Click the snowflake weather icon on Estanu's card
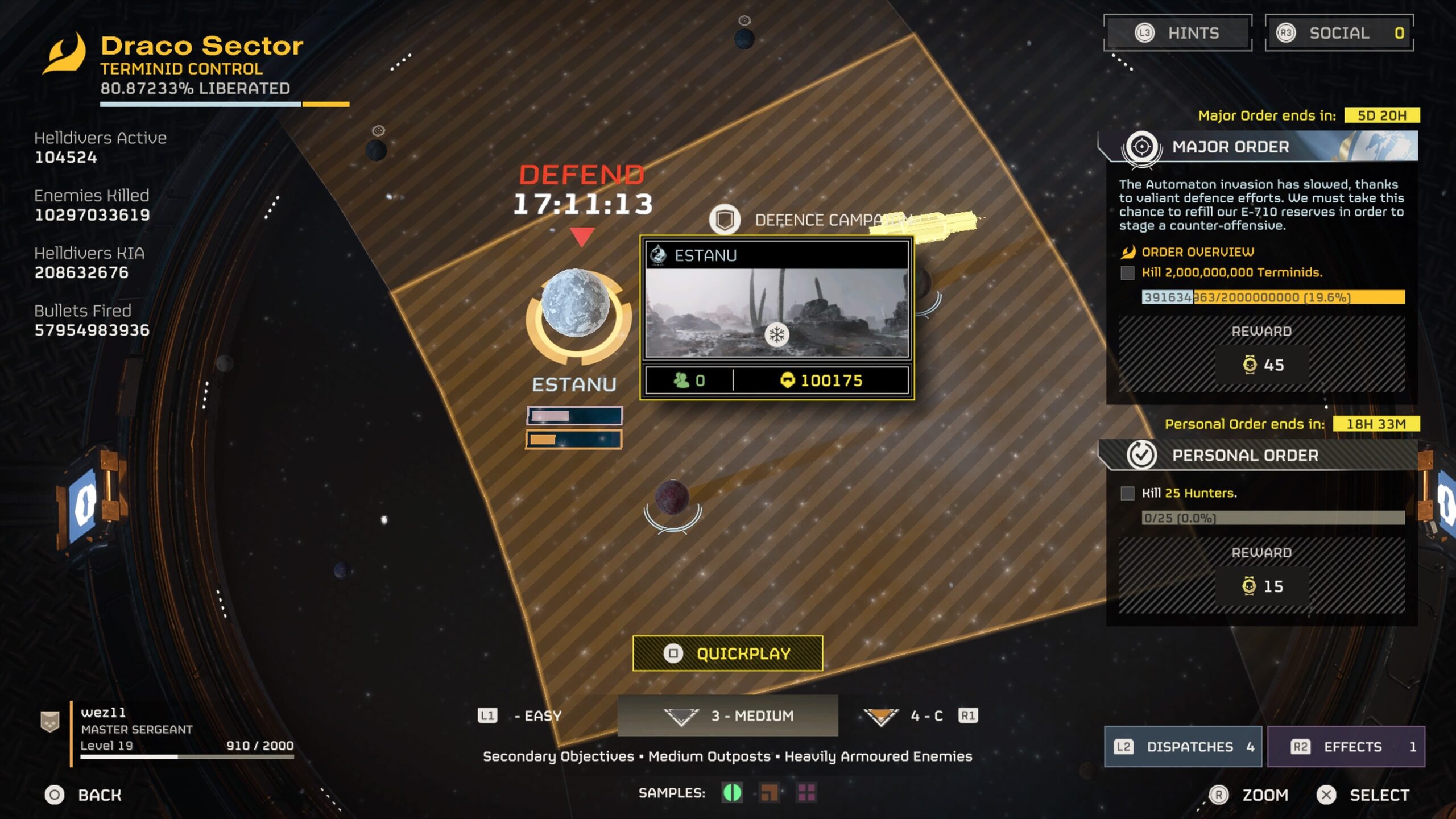 click(x=778, y=336)
